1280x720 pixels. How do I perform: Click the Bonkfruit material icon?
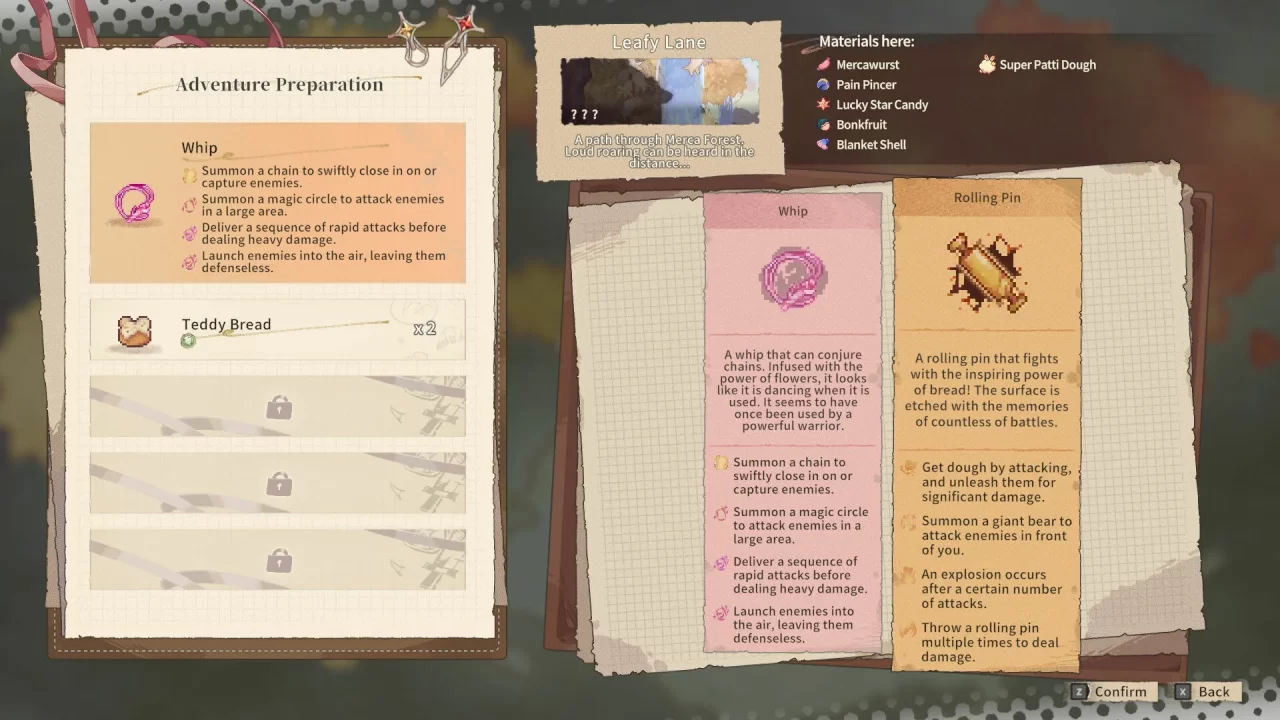point(823,124)
